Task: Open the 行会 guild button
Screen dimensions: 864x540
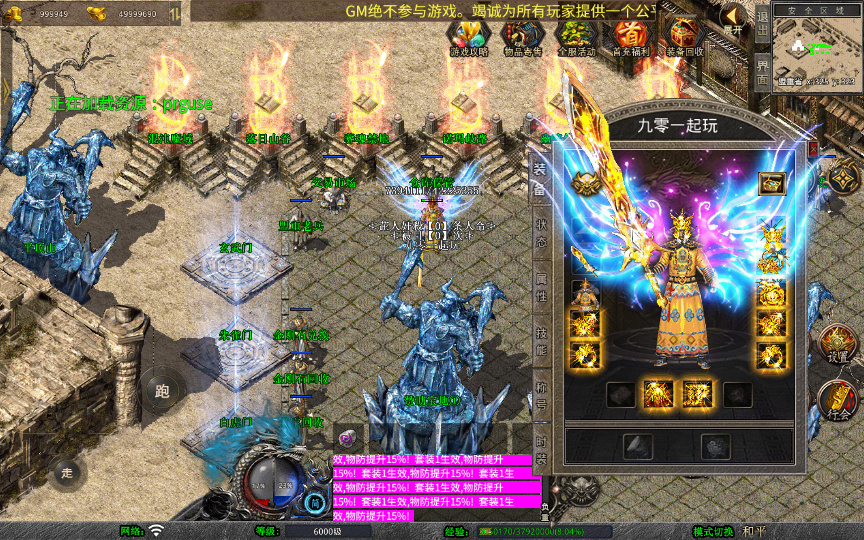Action: [x=838, y=401]
